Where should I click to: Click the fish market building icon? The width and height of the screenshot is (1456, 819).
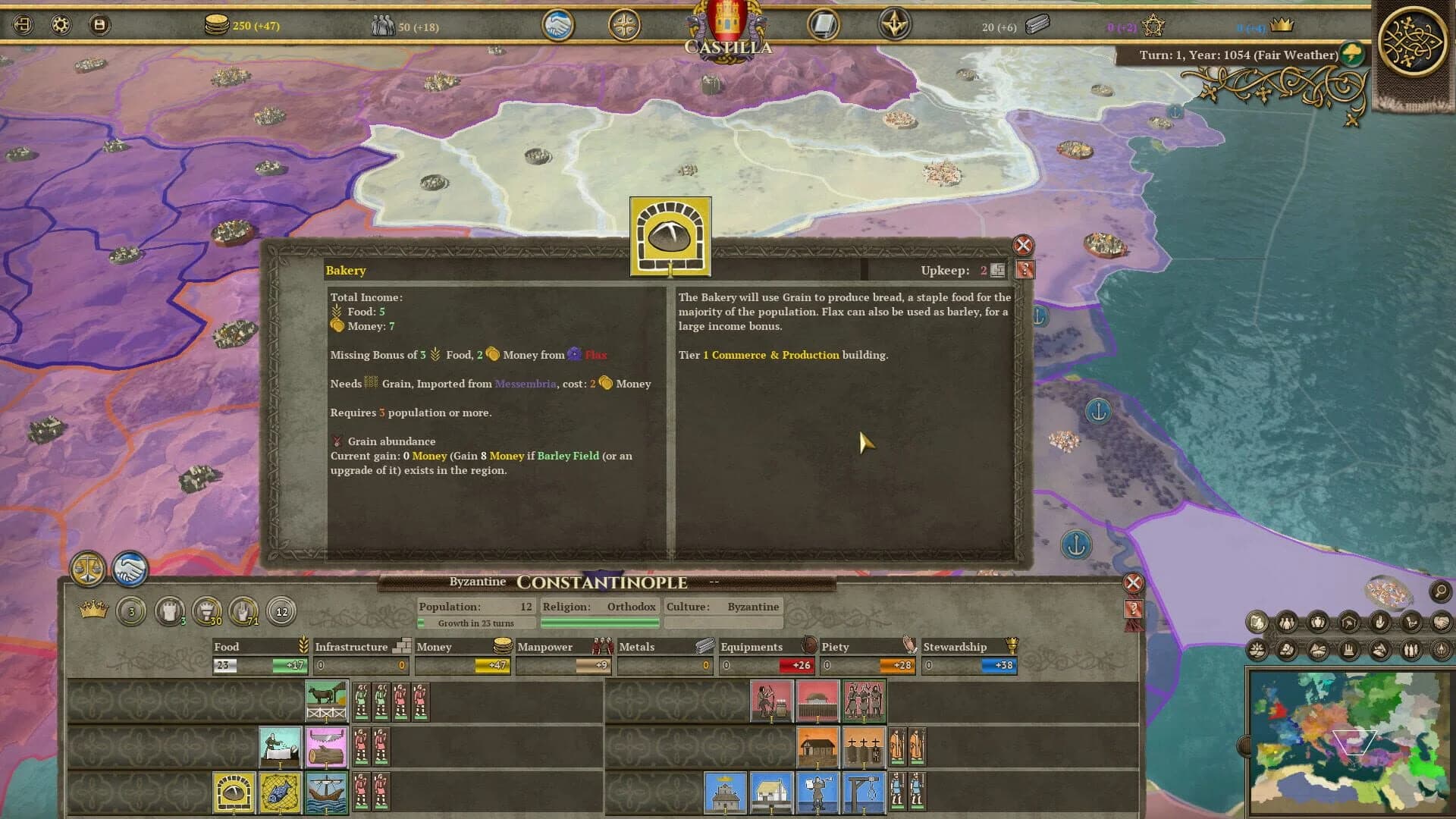pyautogui.click(x=279, y=792)
